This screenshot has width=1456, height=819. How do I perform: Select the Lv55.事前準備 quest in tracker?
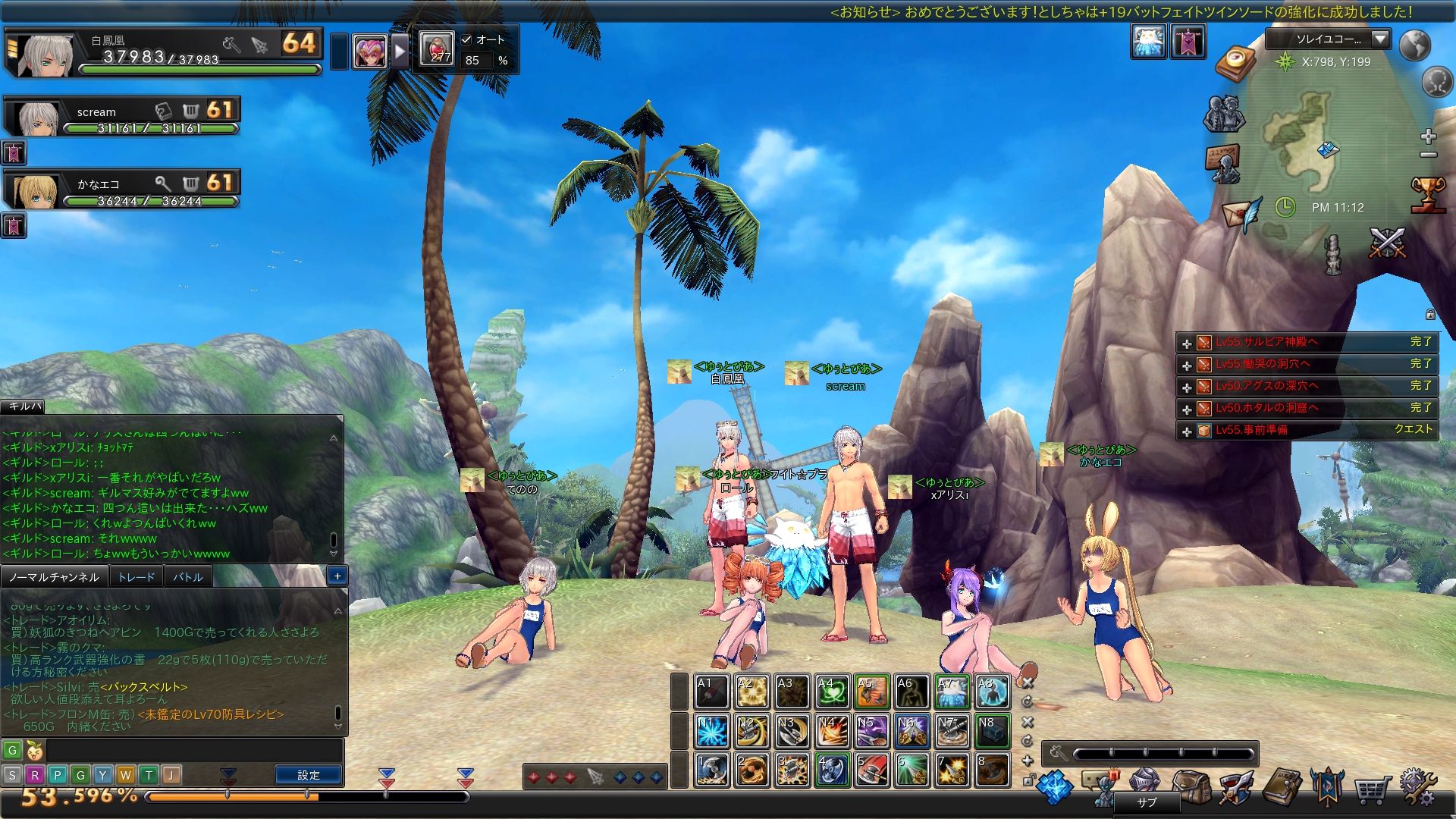pos(1251,430)
